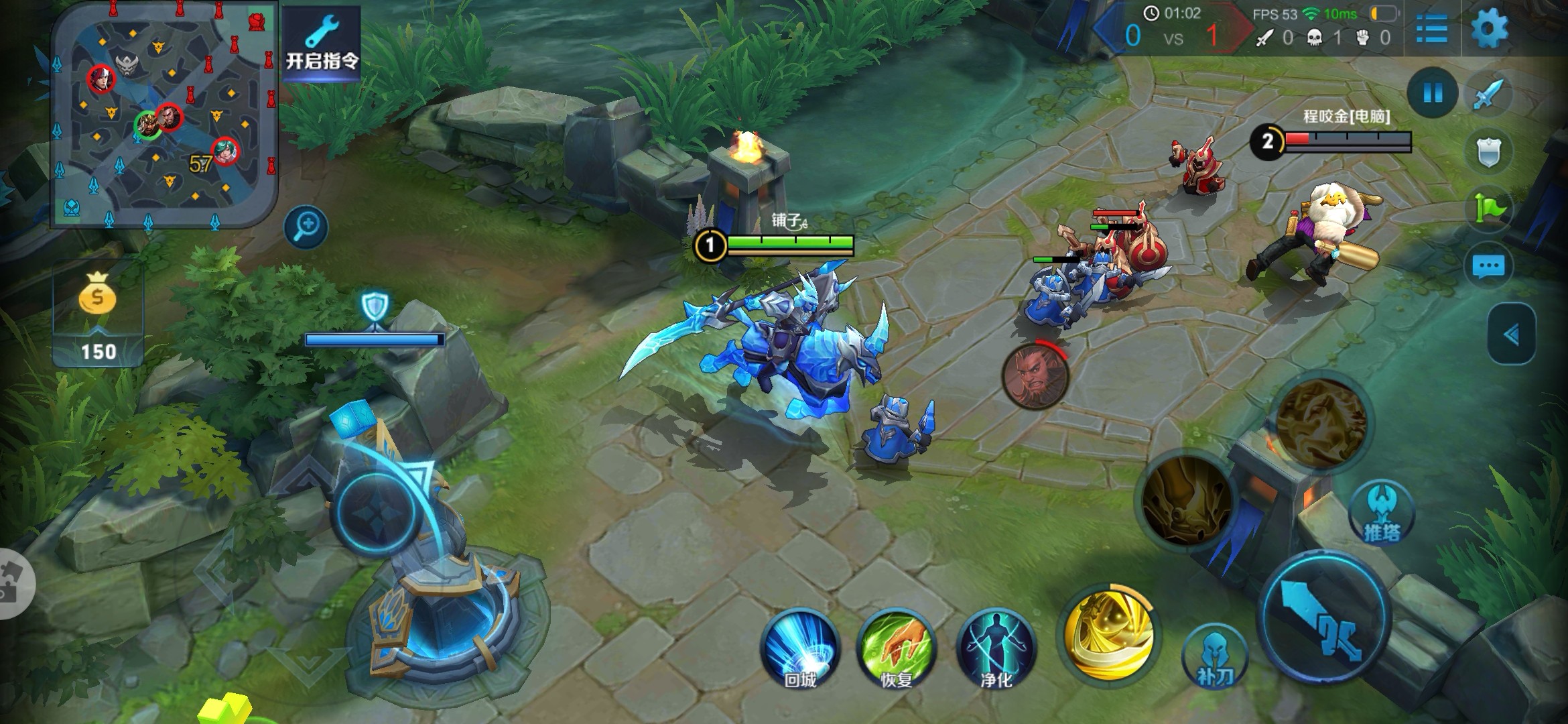Tap the 补刀 last-hit button
This screenshot has height=724, width=1568.
pos(1214,657)
